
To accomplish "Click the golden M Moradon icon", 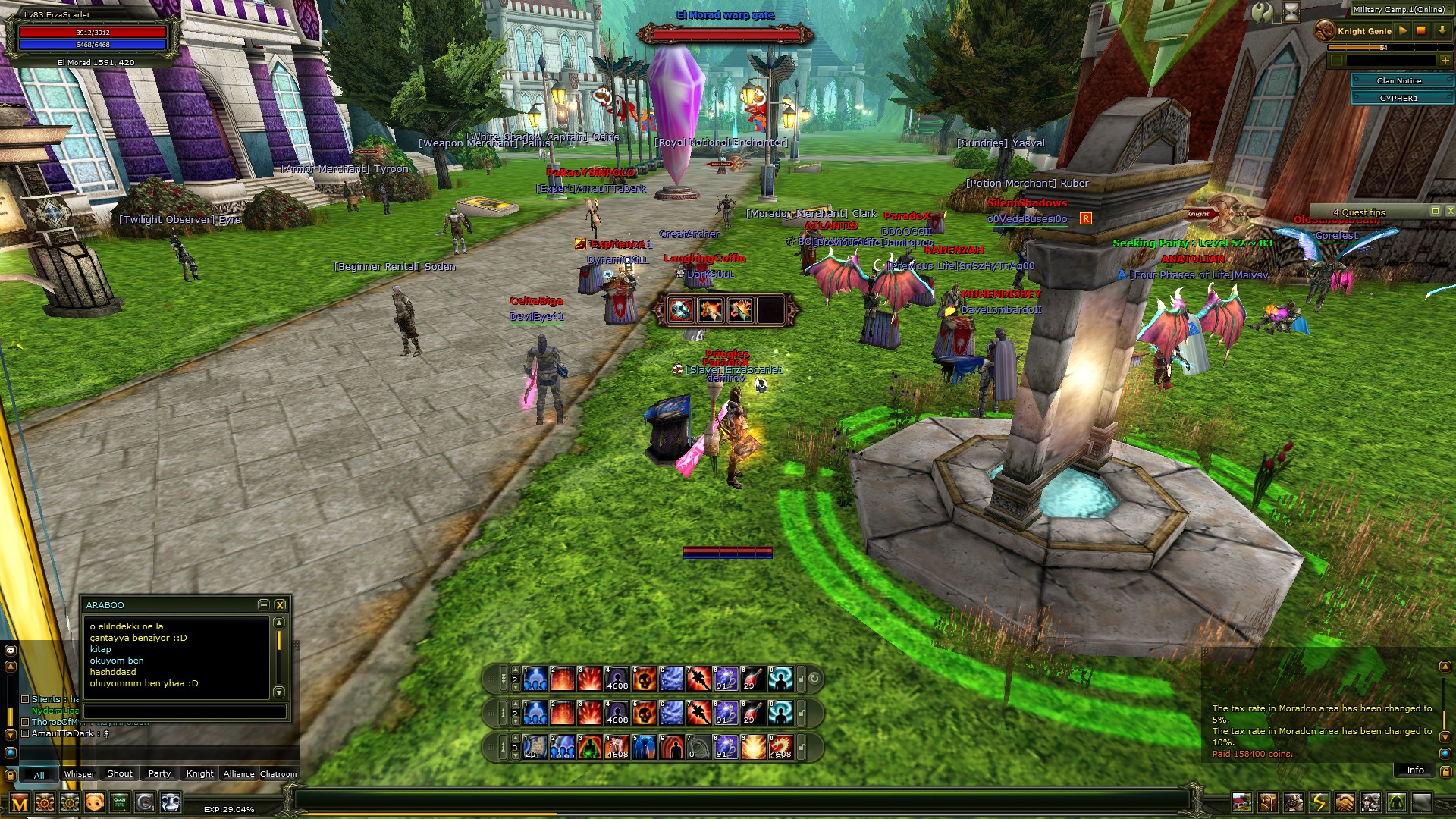I will pyautogui.click(x=20, y=802).
